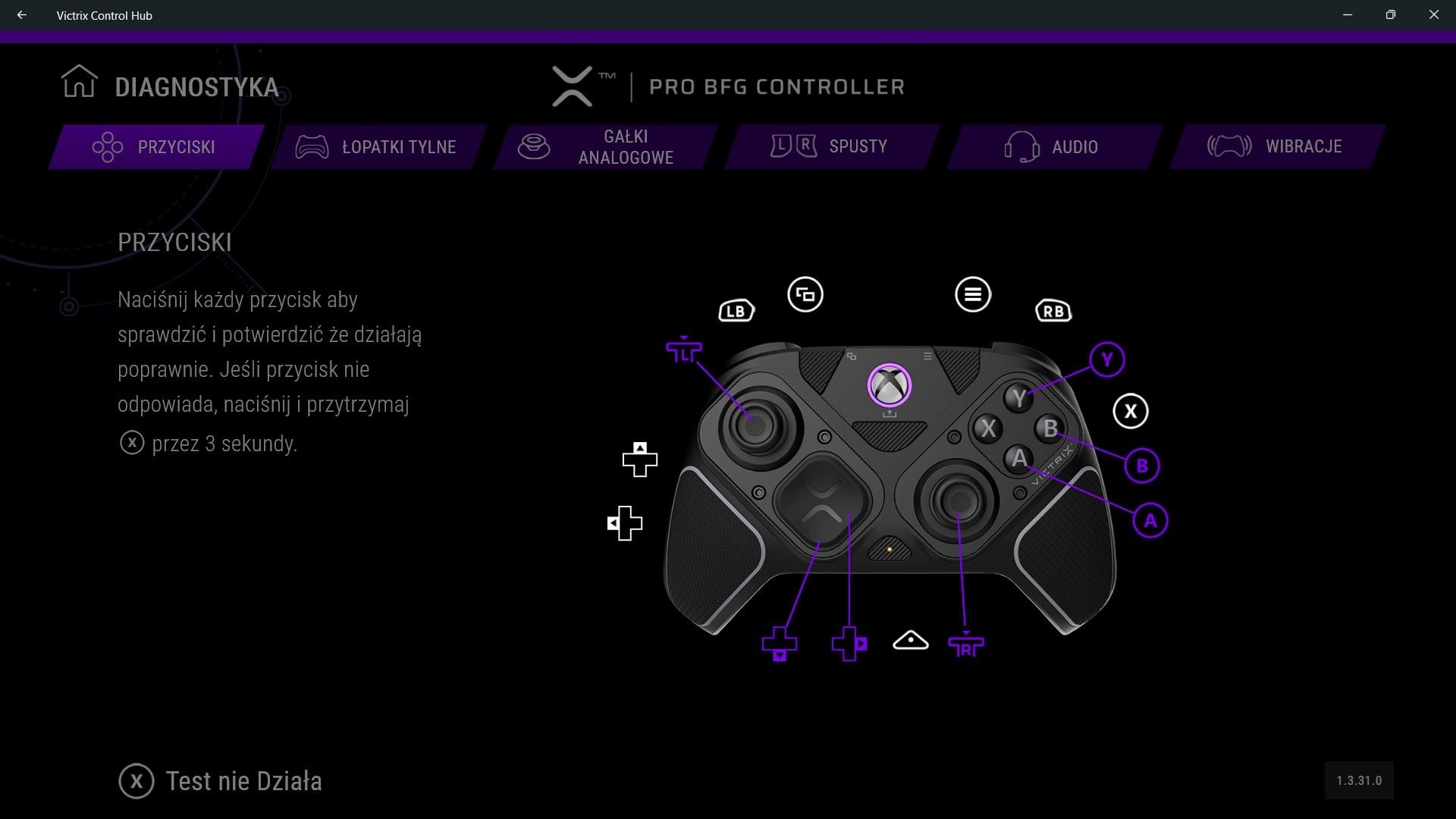Click the View button icon above controller
The width and height of the screenshot is (1456, 819).
[x=805, y=296]
